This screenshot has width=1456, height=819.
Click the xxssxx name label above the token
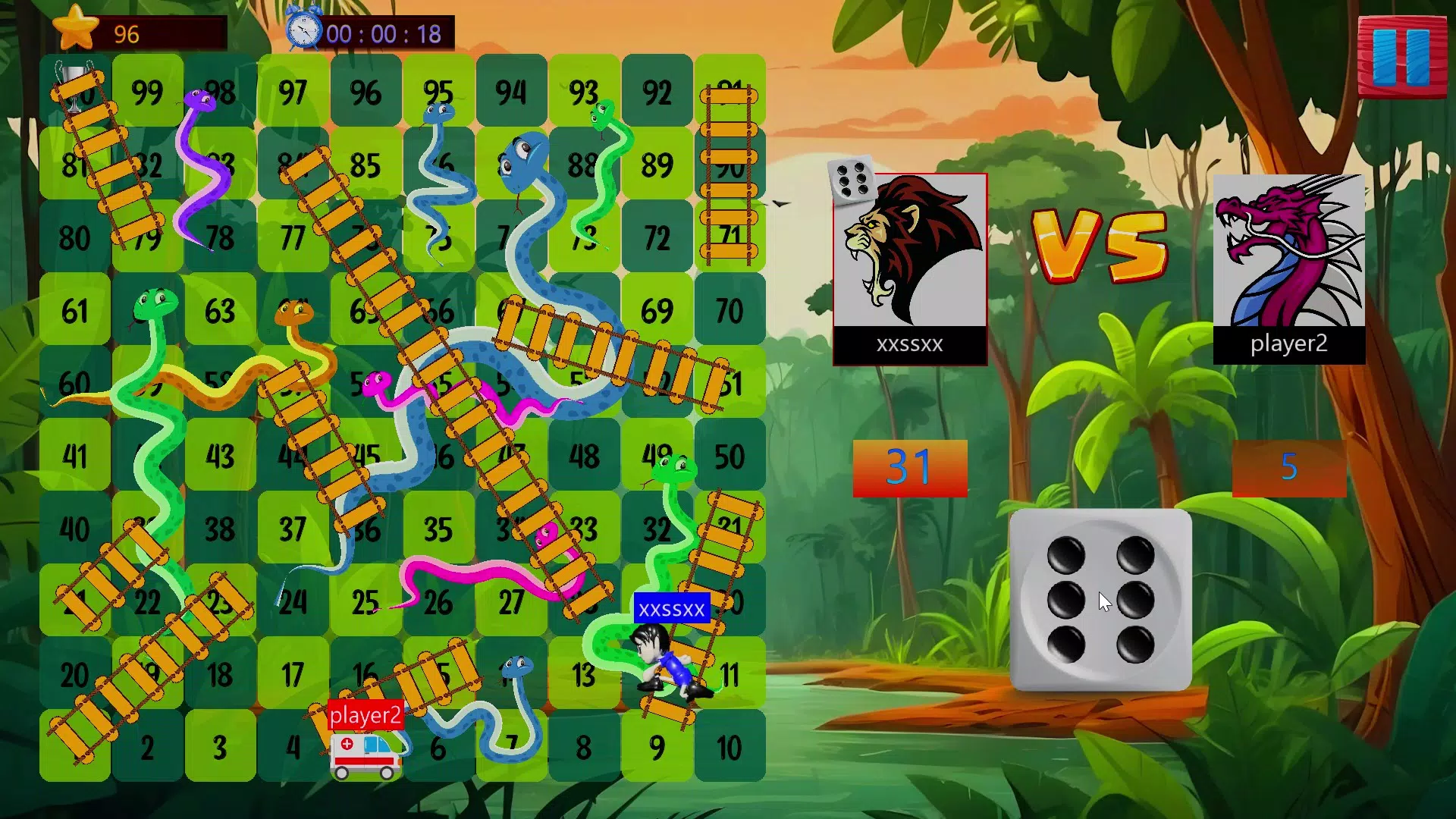(x=671, y=608)
